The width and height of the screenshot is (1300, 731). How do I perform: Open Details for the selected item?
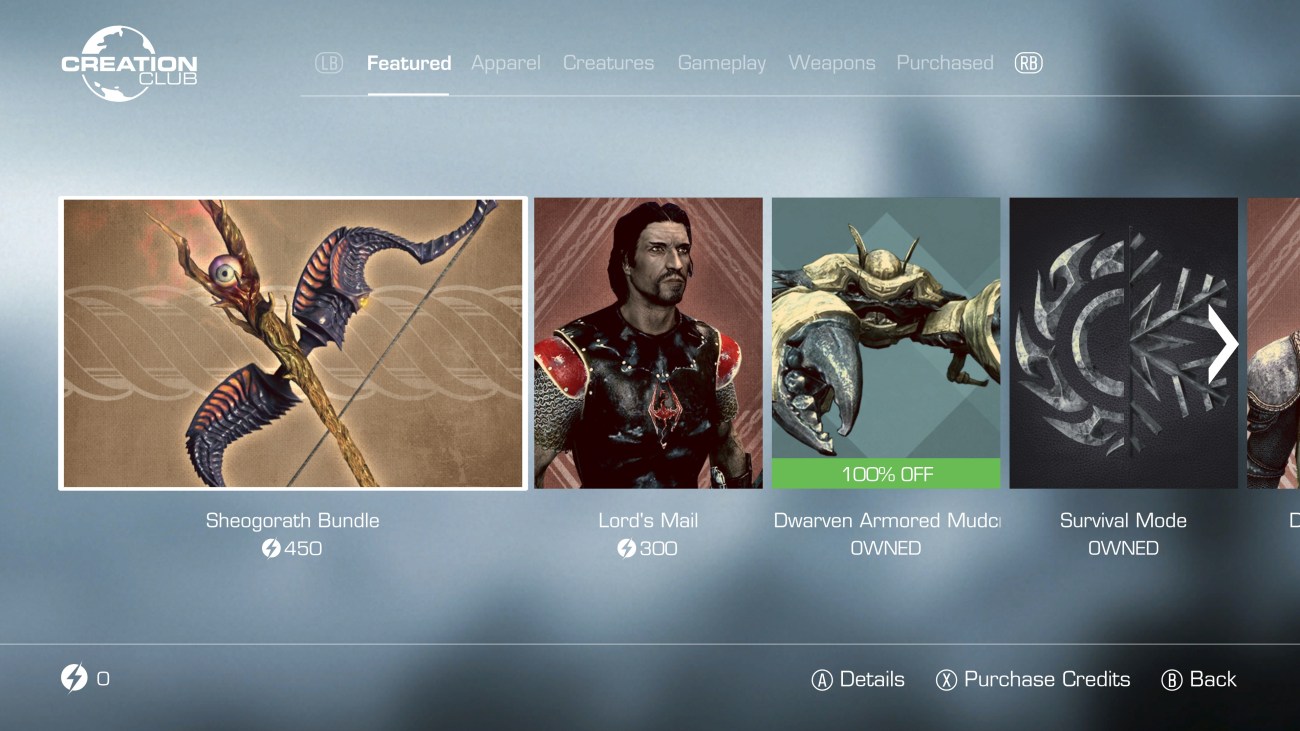[x=858, y=680]
